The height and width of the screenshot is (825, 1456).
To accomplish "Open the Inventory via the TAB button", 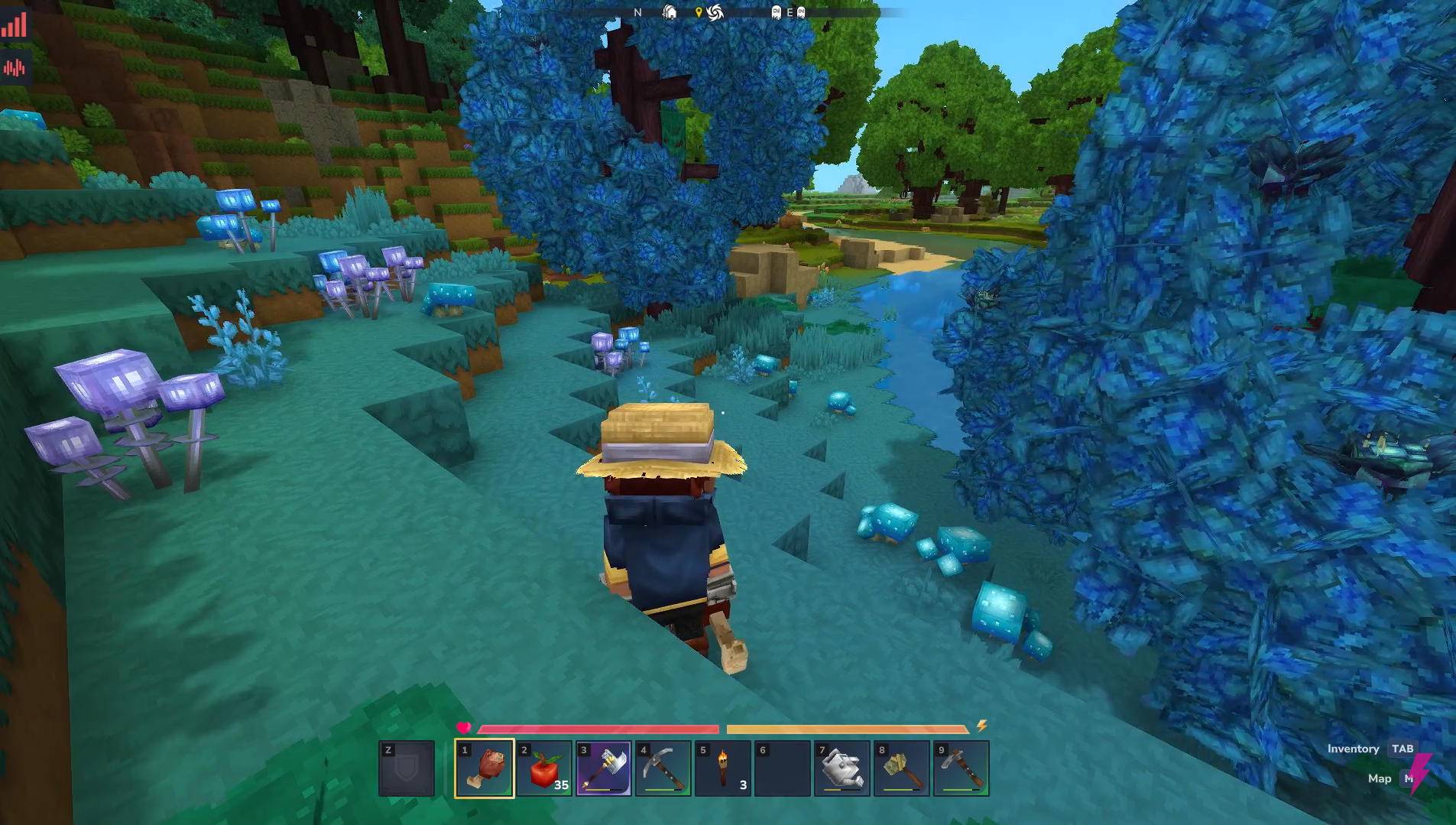I will [x=1402, y=749].
